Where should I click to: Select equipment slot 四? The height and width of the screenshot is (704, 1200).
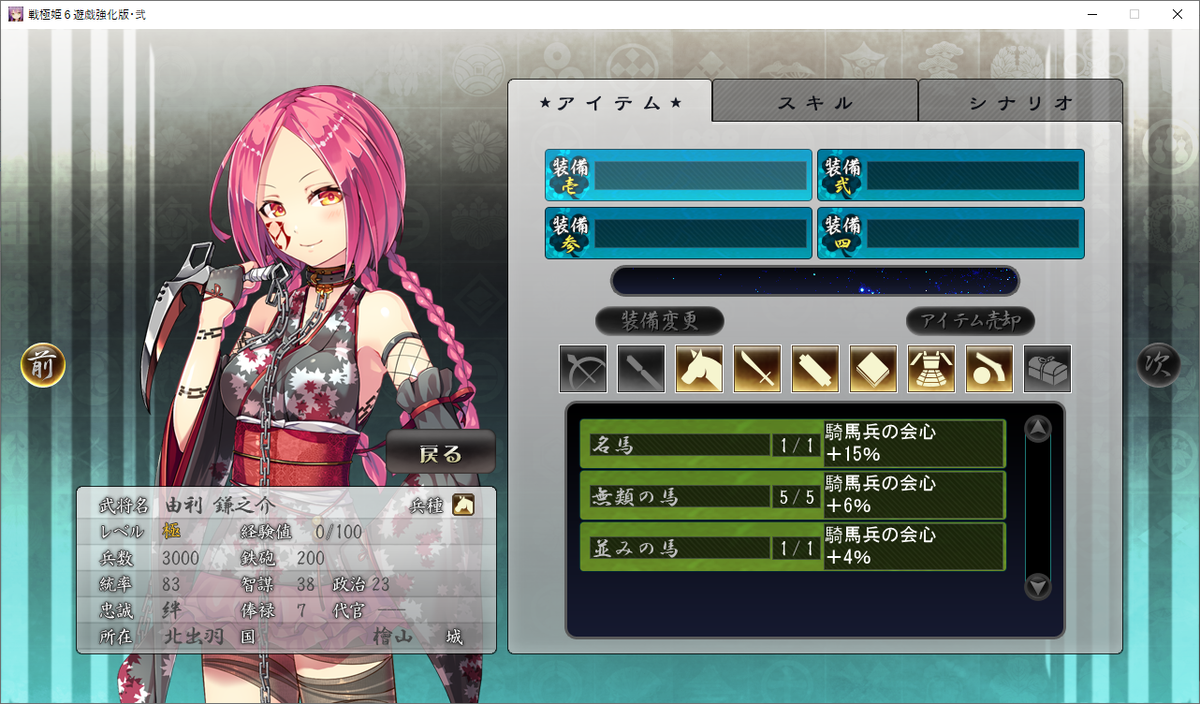(x=951, y=233)
